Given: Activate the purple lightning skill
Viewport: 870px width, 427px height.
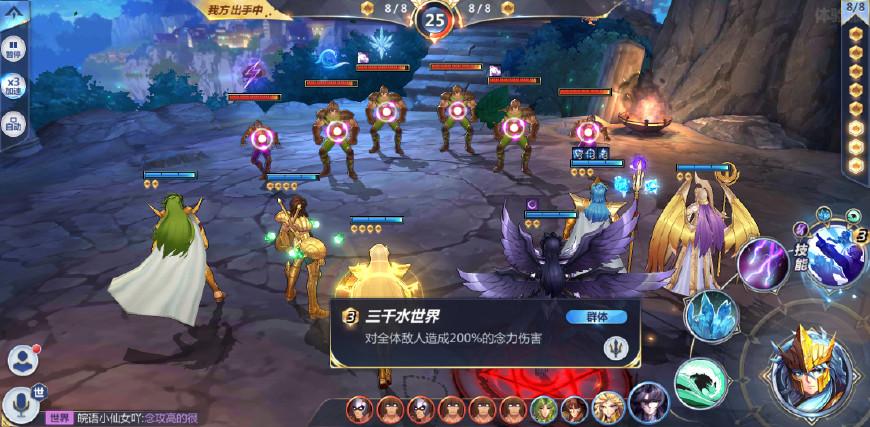Looking at the screenshot, I should [x=762, y=264].
